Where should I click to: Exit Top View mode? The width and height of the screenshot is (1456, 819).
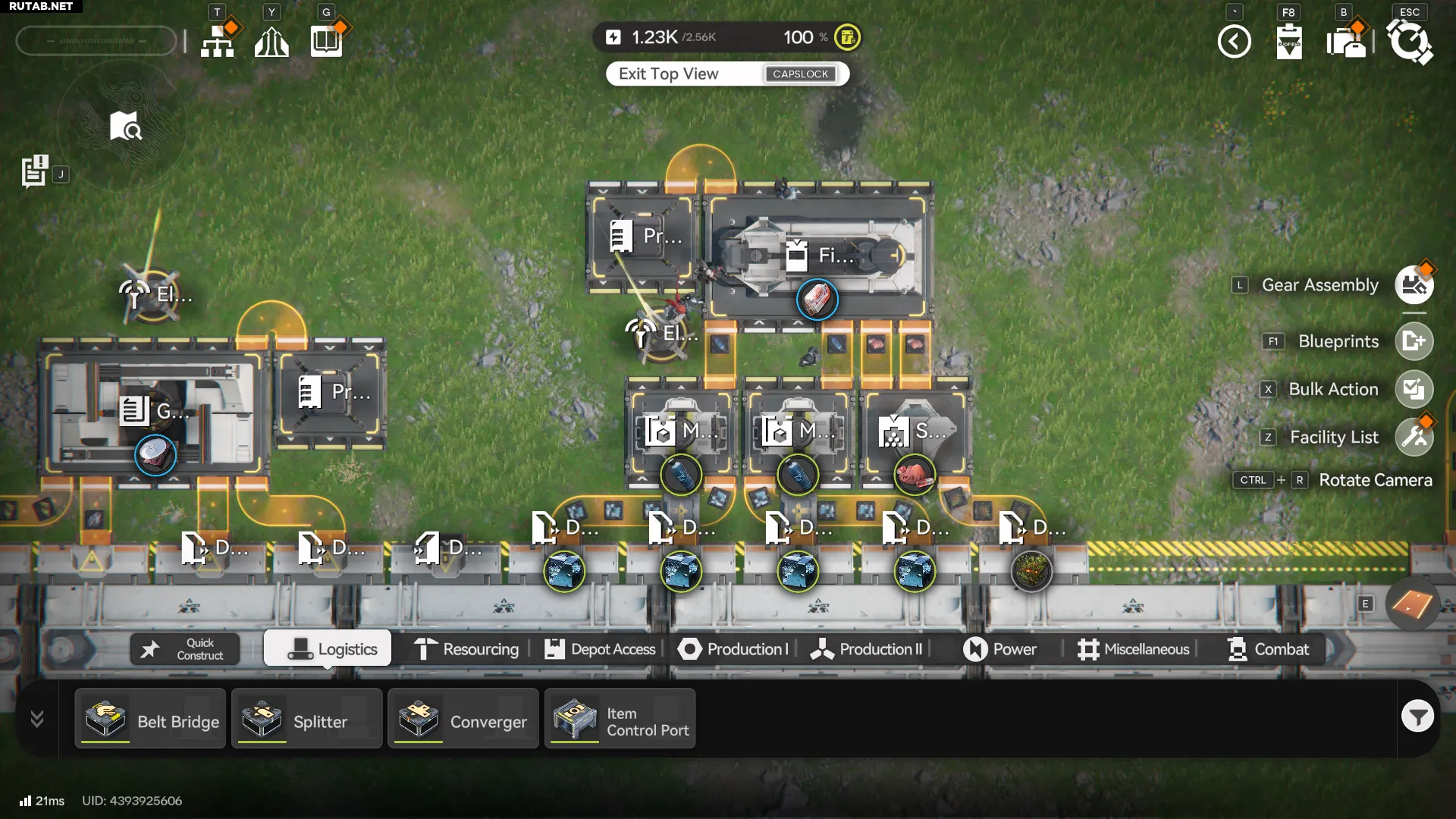coord(726,74)
